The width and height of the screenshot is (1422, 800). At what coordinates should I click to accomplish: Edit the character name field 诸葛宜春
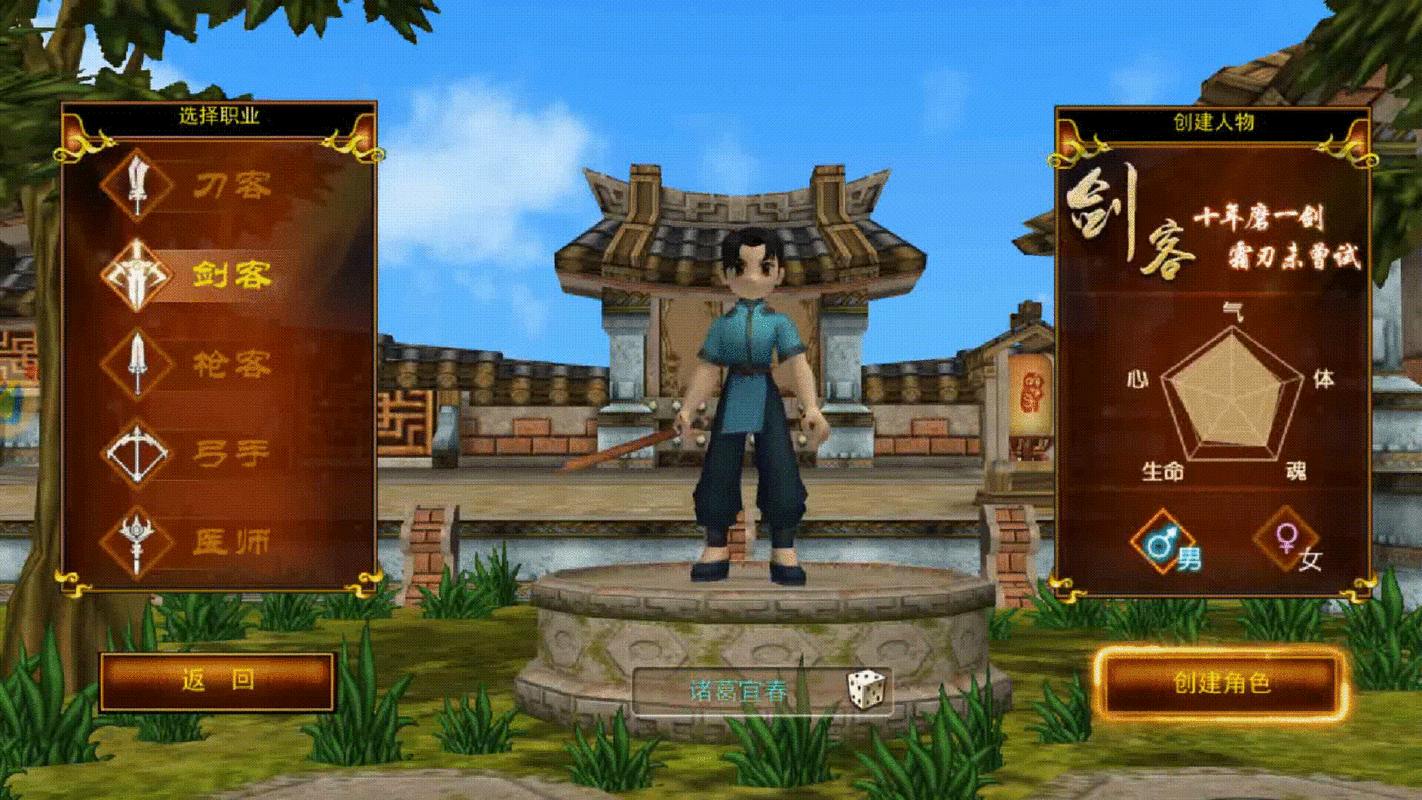click(738, 691)
